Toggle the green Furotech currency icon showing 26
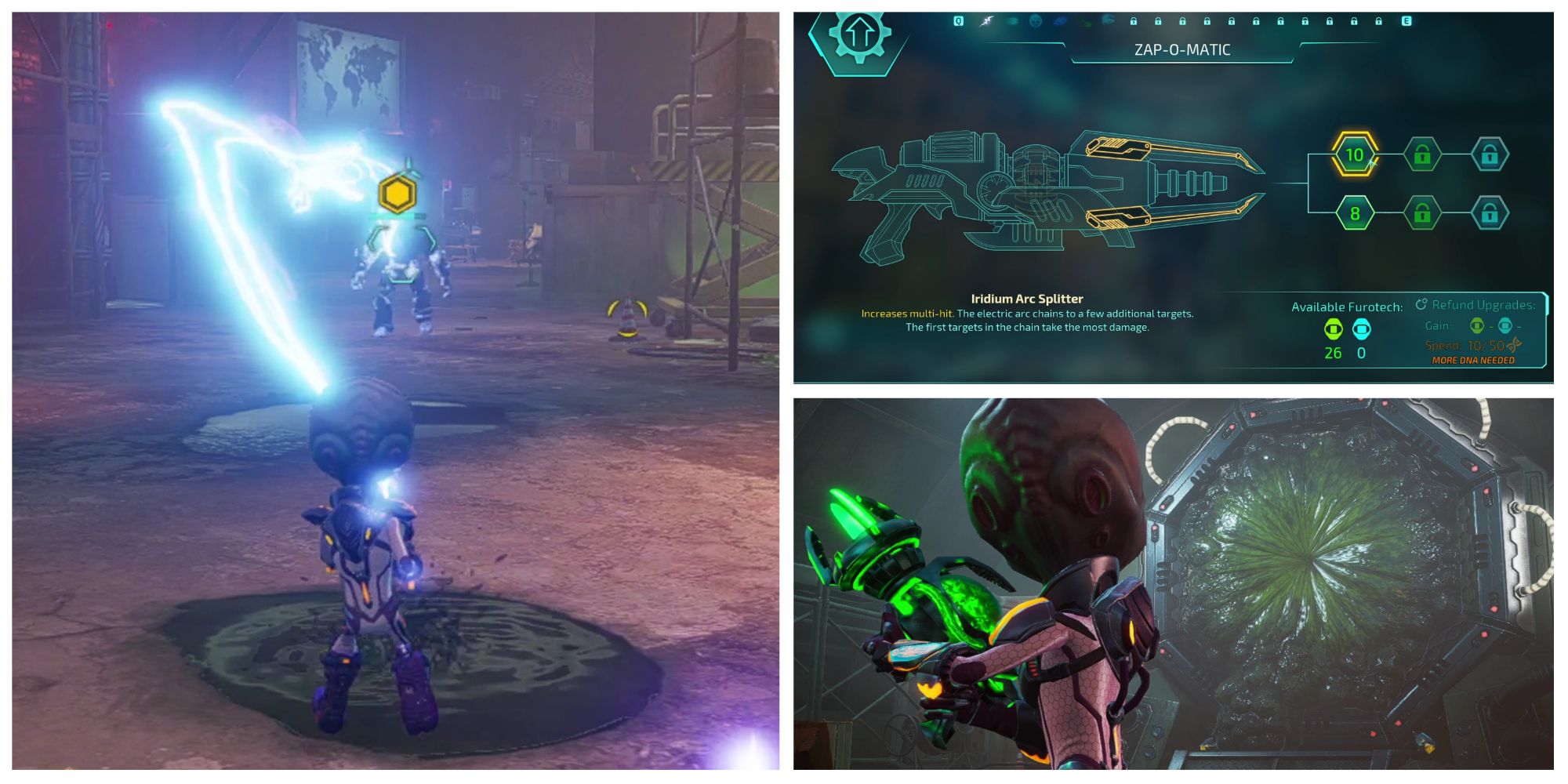This screenshot has height=784, width=1568. coord(1334,329)
